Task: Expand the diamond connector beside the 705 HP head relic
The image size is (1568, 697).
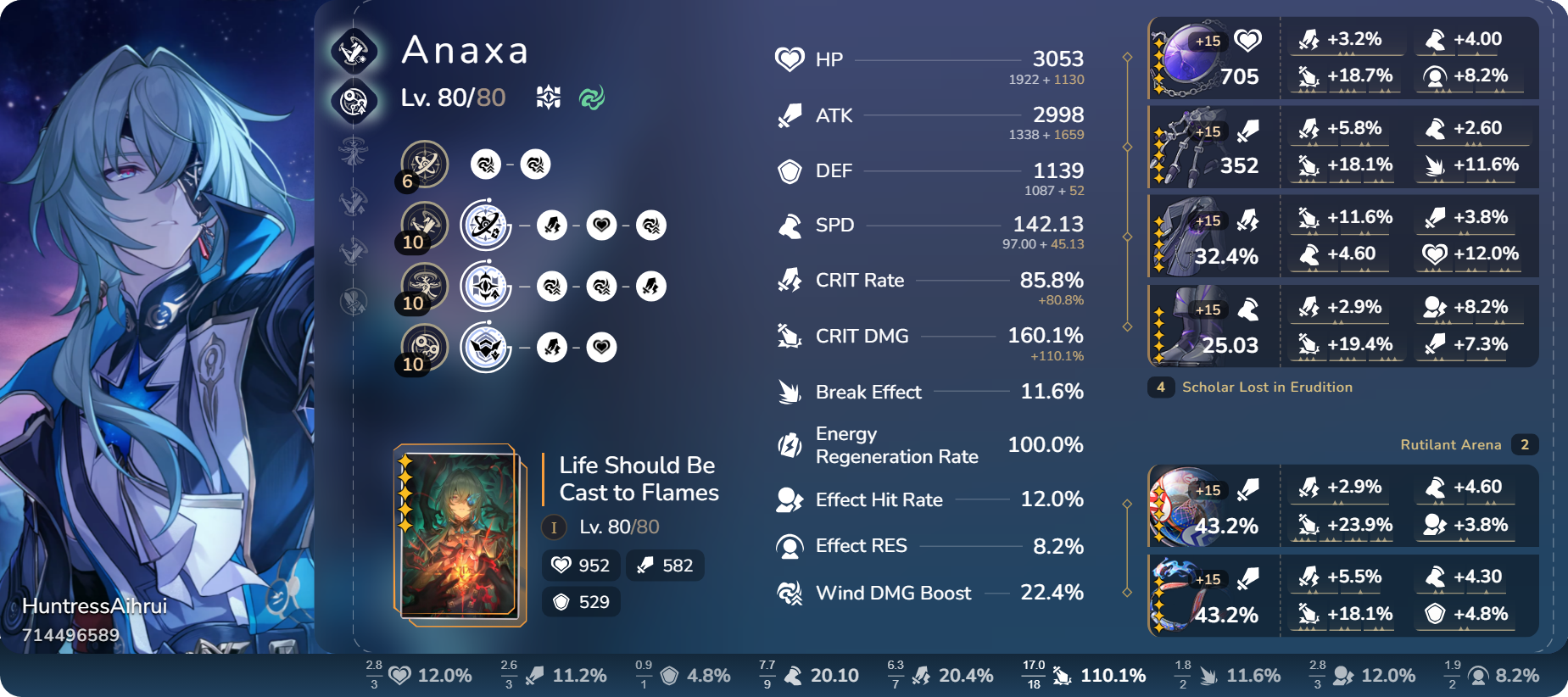Action: (x=1127, y=58)
